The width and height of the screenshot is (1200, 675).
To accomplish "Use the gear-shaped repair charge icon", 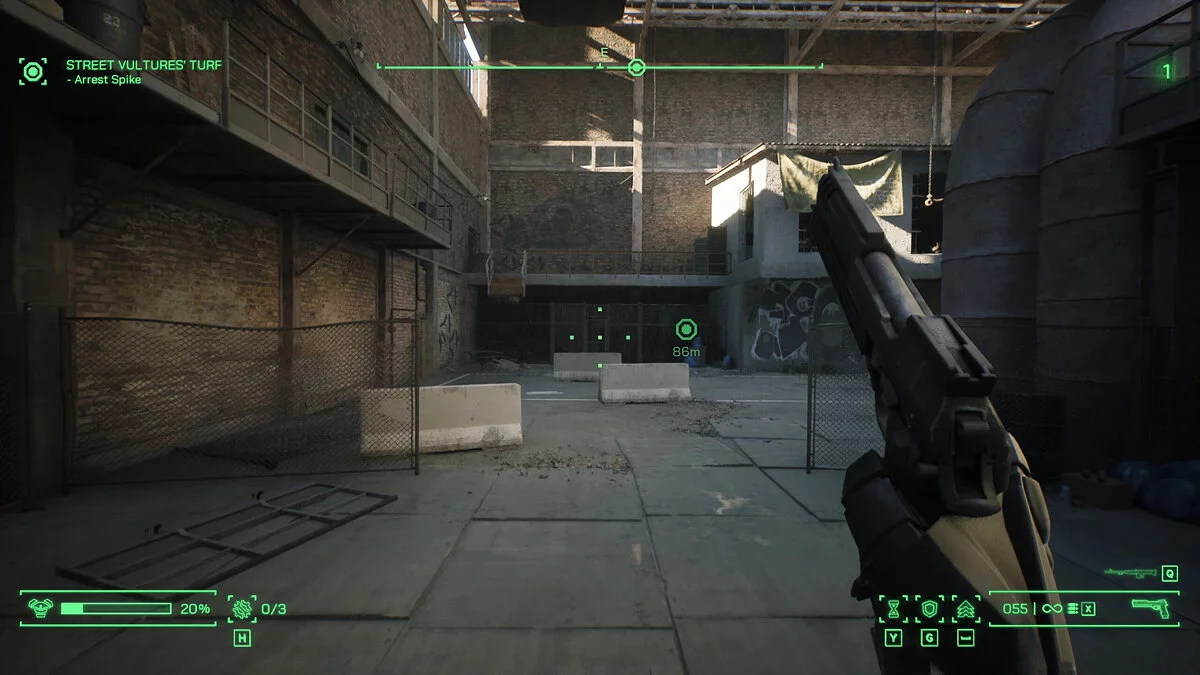I will pos(241,607).
